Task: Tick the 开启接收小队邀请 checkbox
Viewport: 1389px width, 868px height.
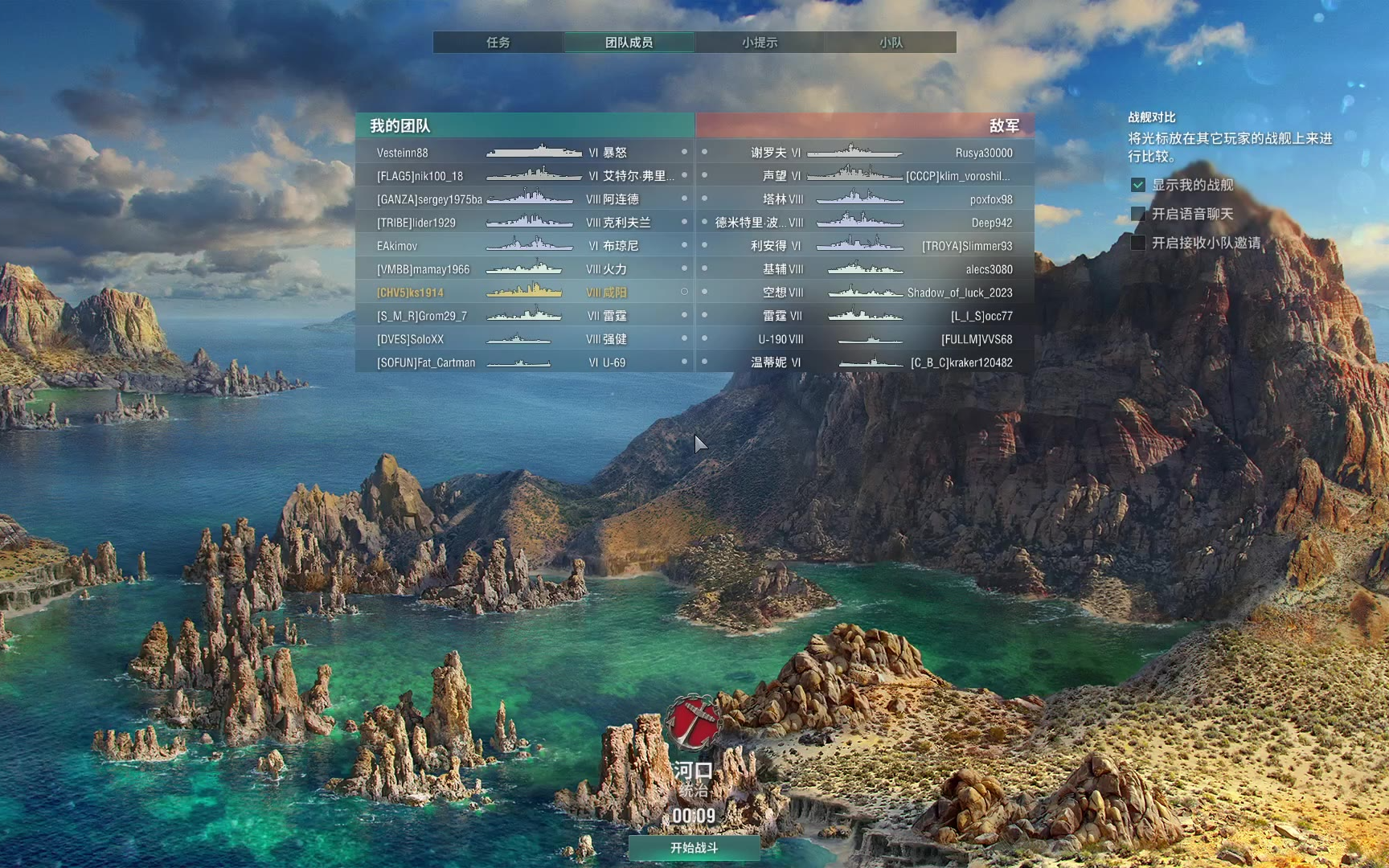Action: 1138,243
